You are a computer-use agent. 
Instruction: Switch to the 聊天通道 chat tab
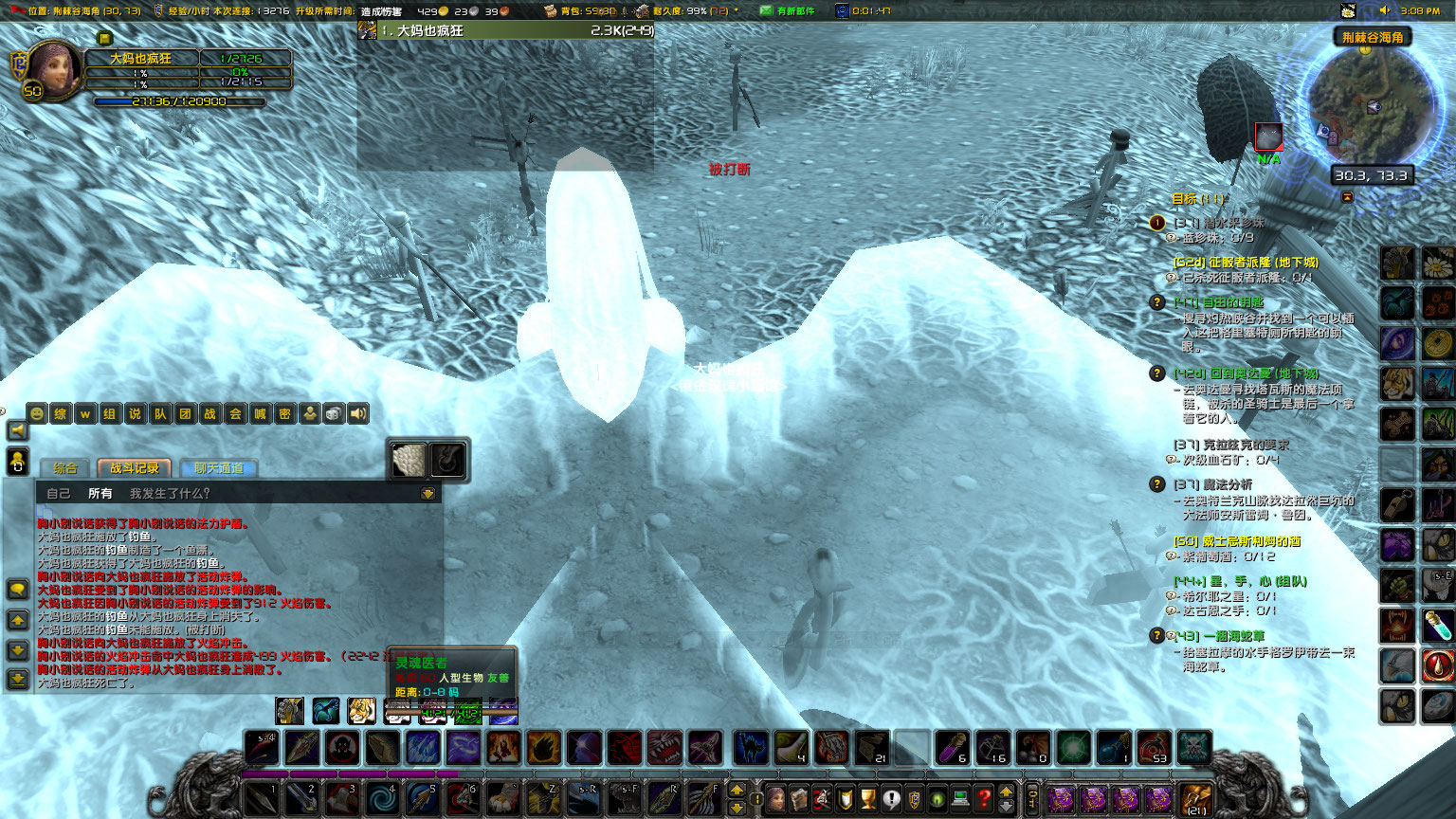click(x=219, y=466)
